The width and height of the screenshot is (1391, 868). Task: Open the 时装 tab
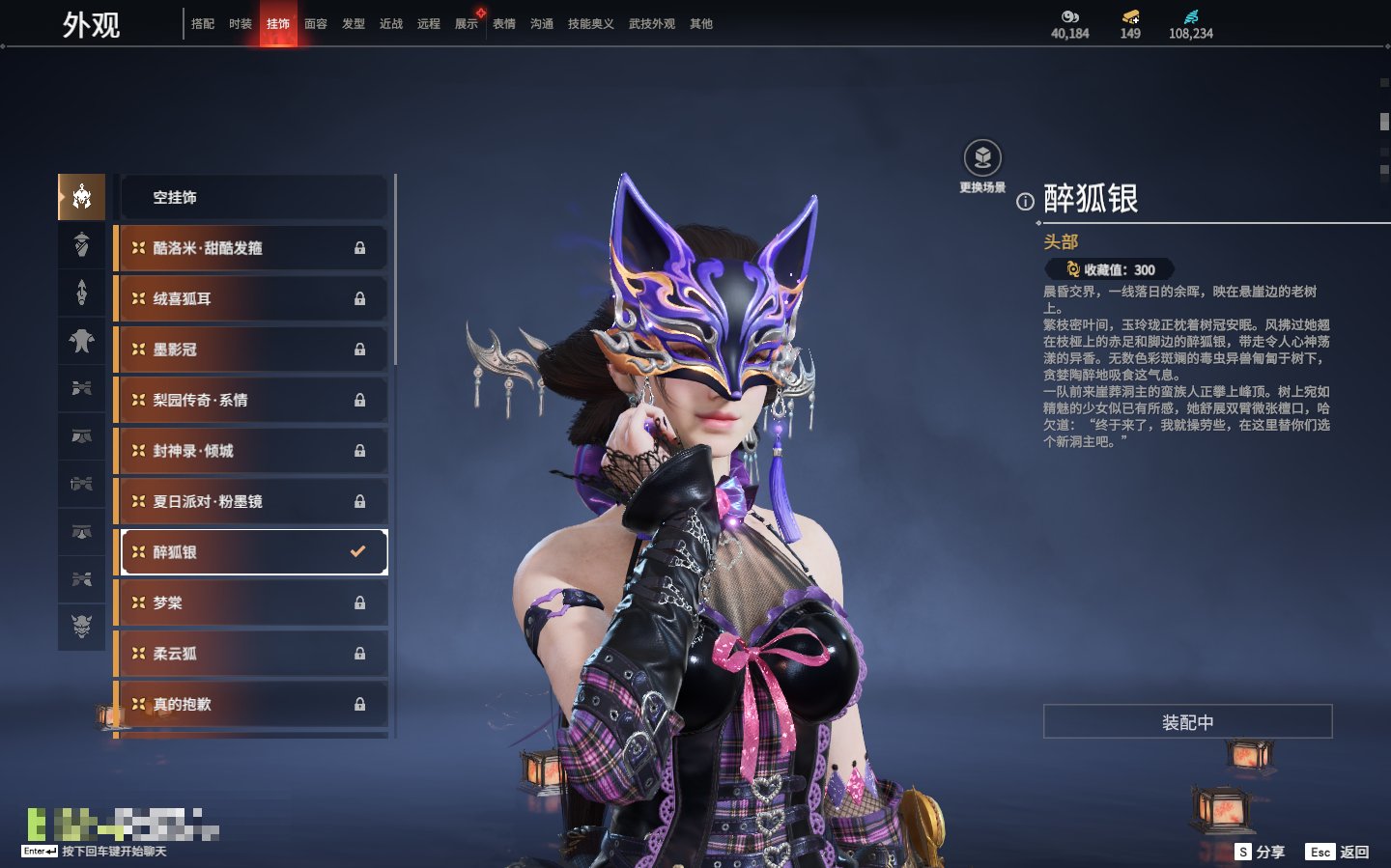click(x=241, y=24)
